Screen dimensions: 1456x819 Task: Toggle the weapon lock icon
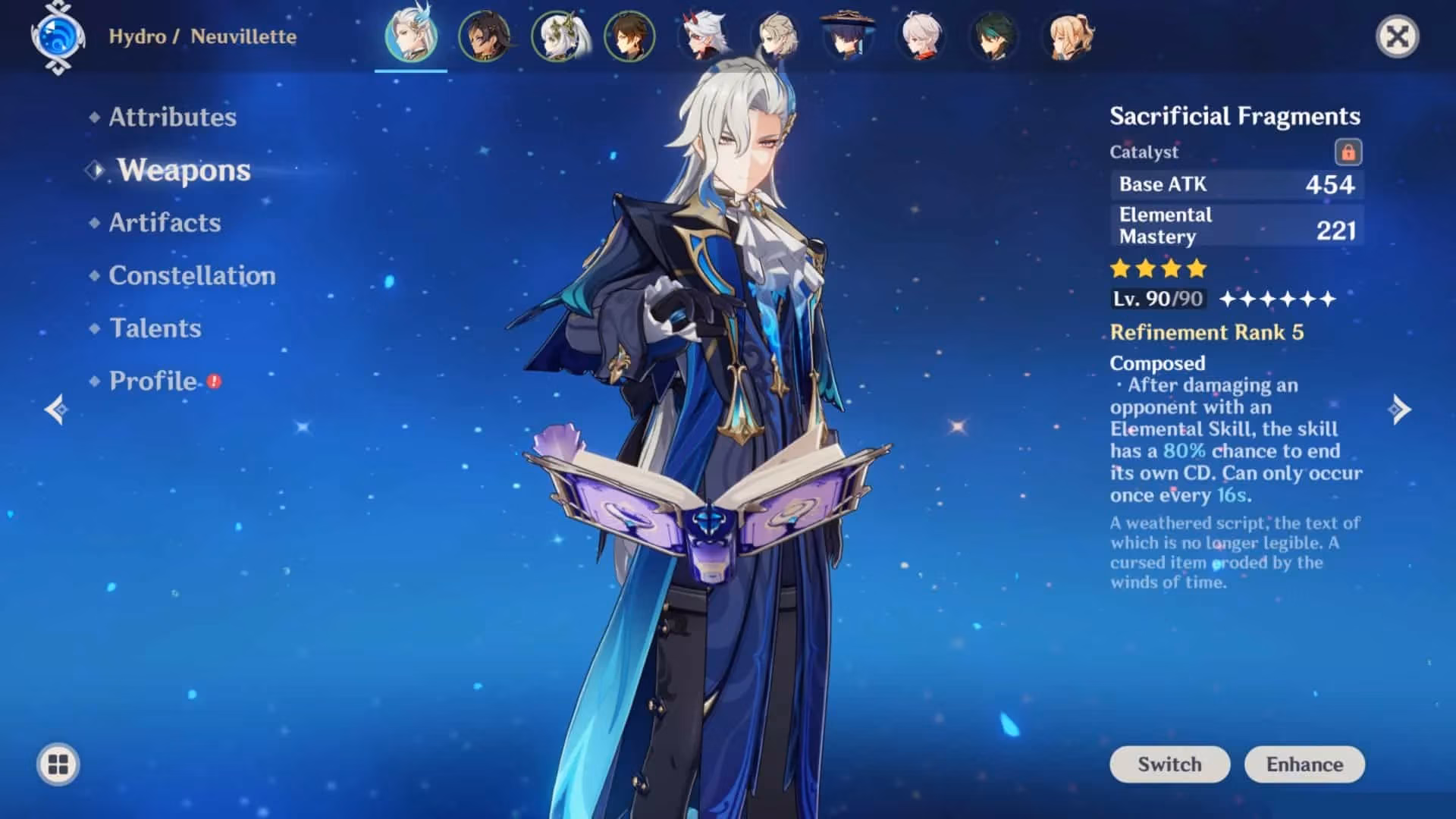pyautogui.click(x=1348, y=152)
